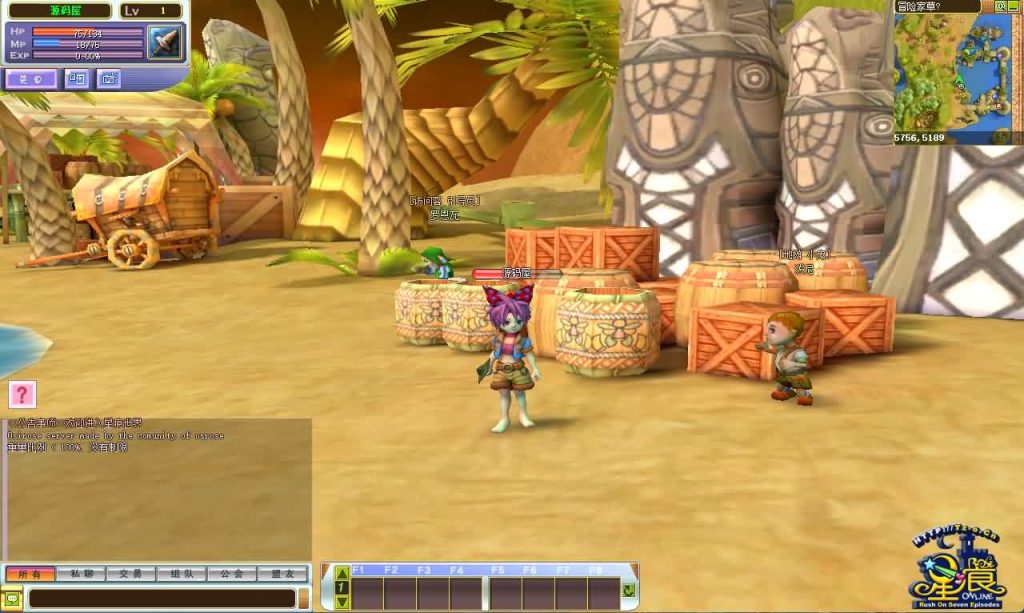Click the hotbar page up arrow
The image size is (1024, 613).
pos(342,574)
